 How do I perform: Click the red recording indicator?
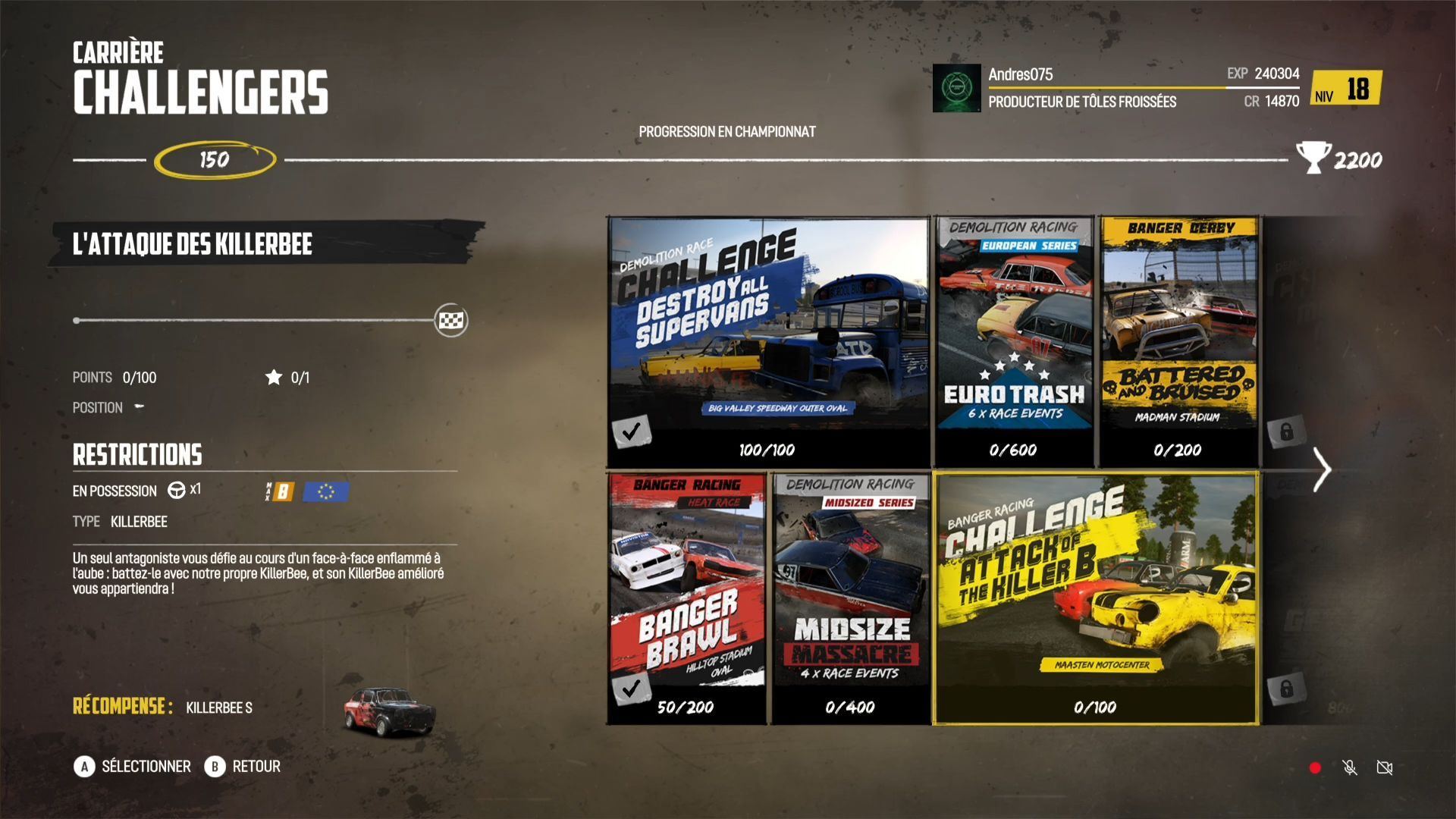coord(1315,768)
